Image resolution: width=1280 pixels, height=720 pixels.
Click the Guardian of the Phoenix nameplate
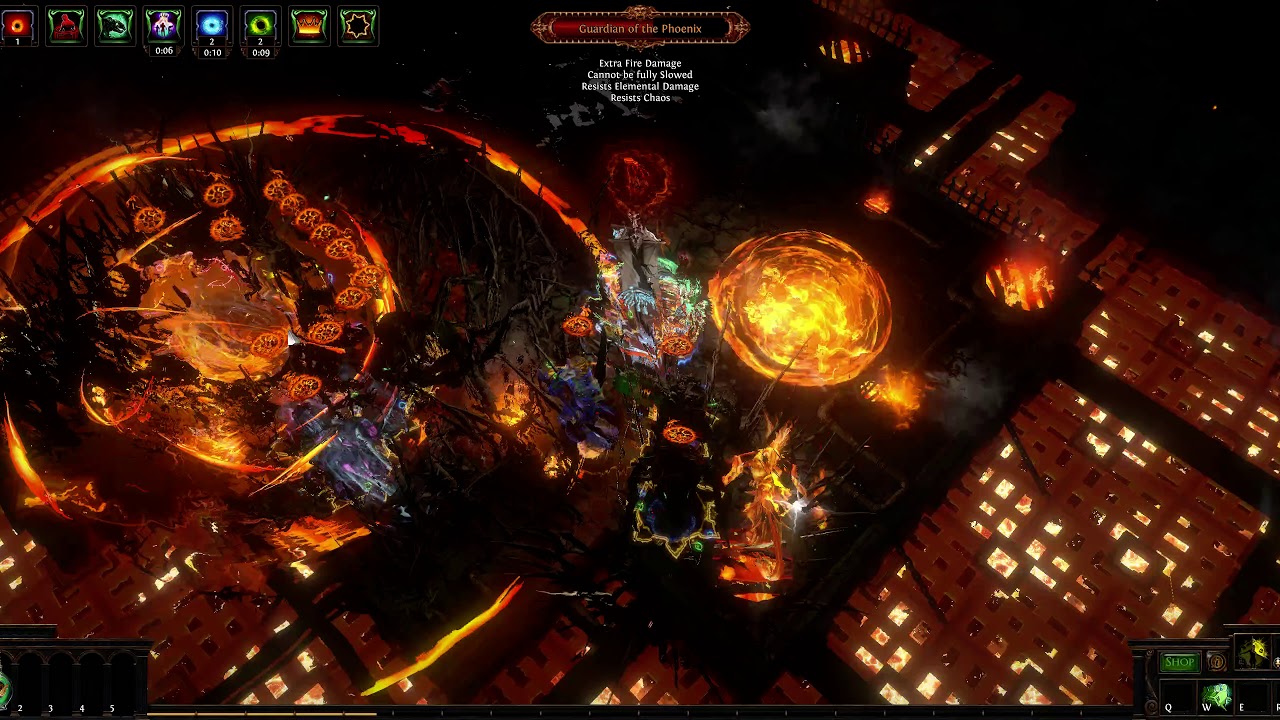coord(640,29)
